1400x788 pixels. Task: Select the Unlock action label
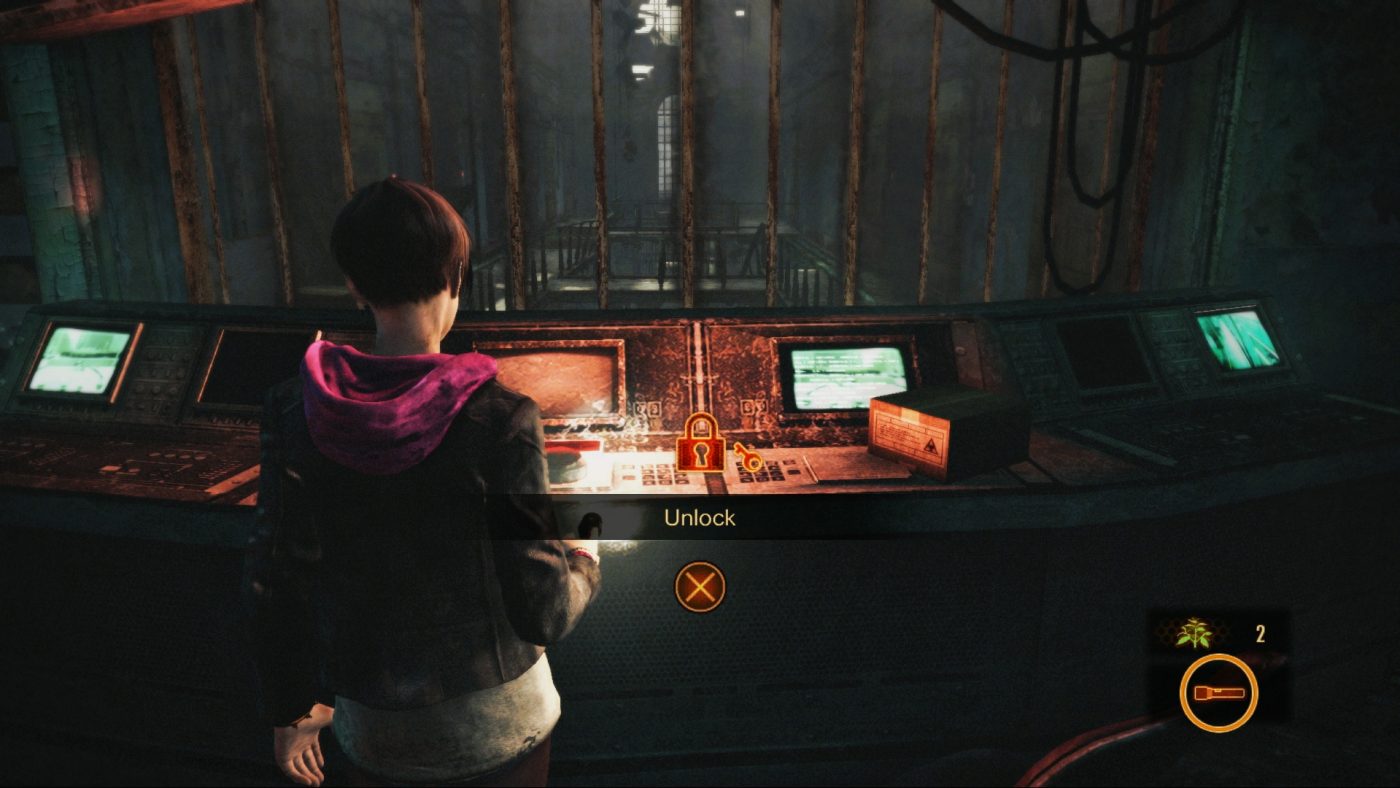click(x=700, y=518)
